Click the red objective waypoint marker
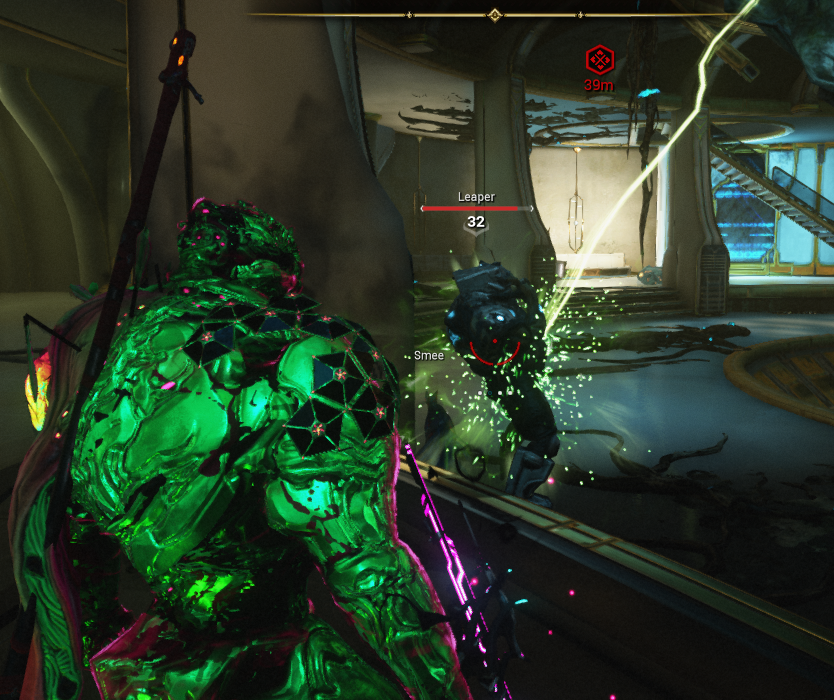Viewport: 834px width, 700px height. 599,60
